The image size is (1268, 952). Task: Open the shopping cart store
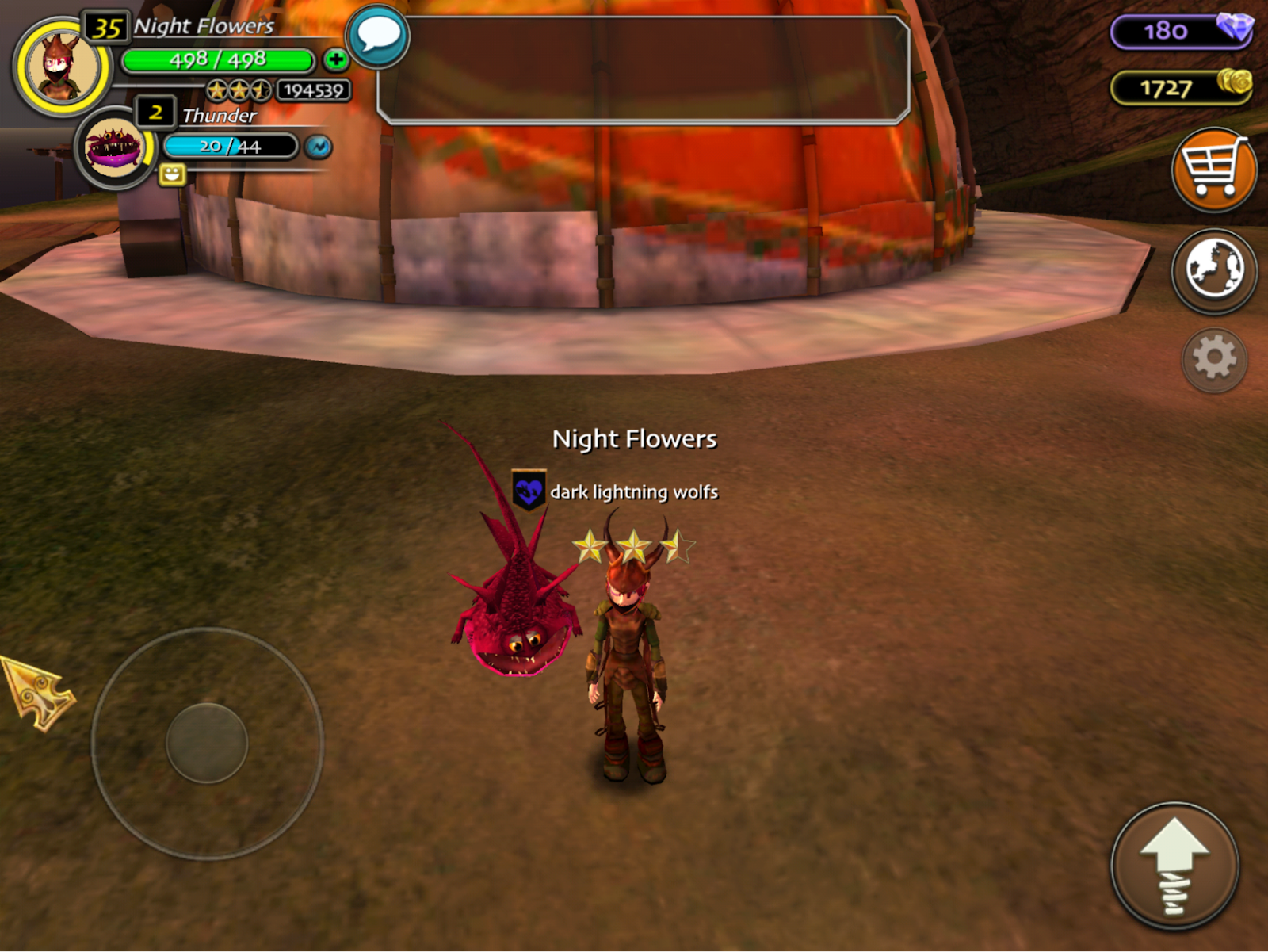(1213, 170)
